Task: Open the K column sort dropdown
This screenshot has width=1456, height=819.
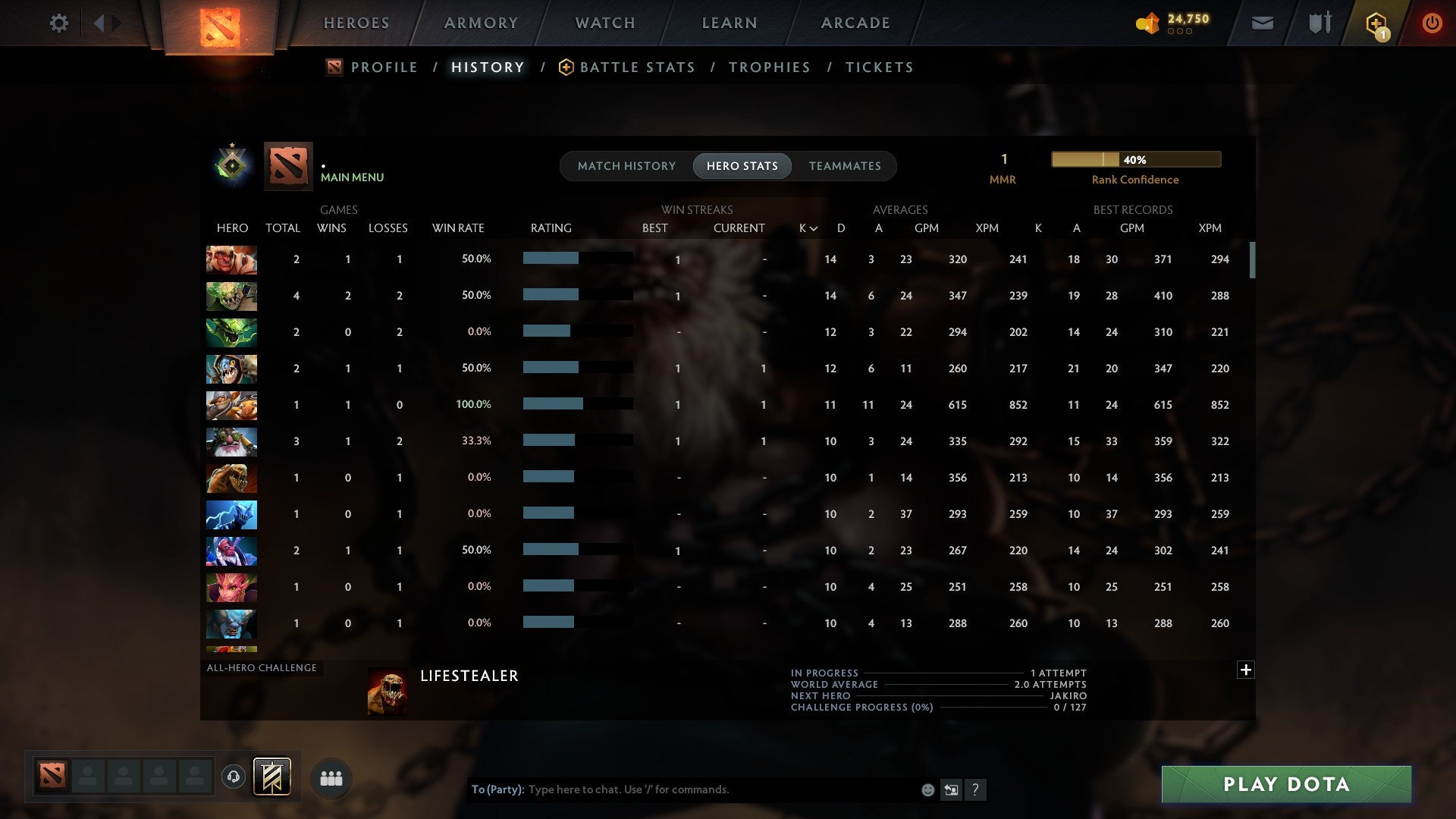Action: pyautogui.click(x=806, y=227)
